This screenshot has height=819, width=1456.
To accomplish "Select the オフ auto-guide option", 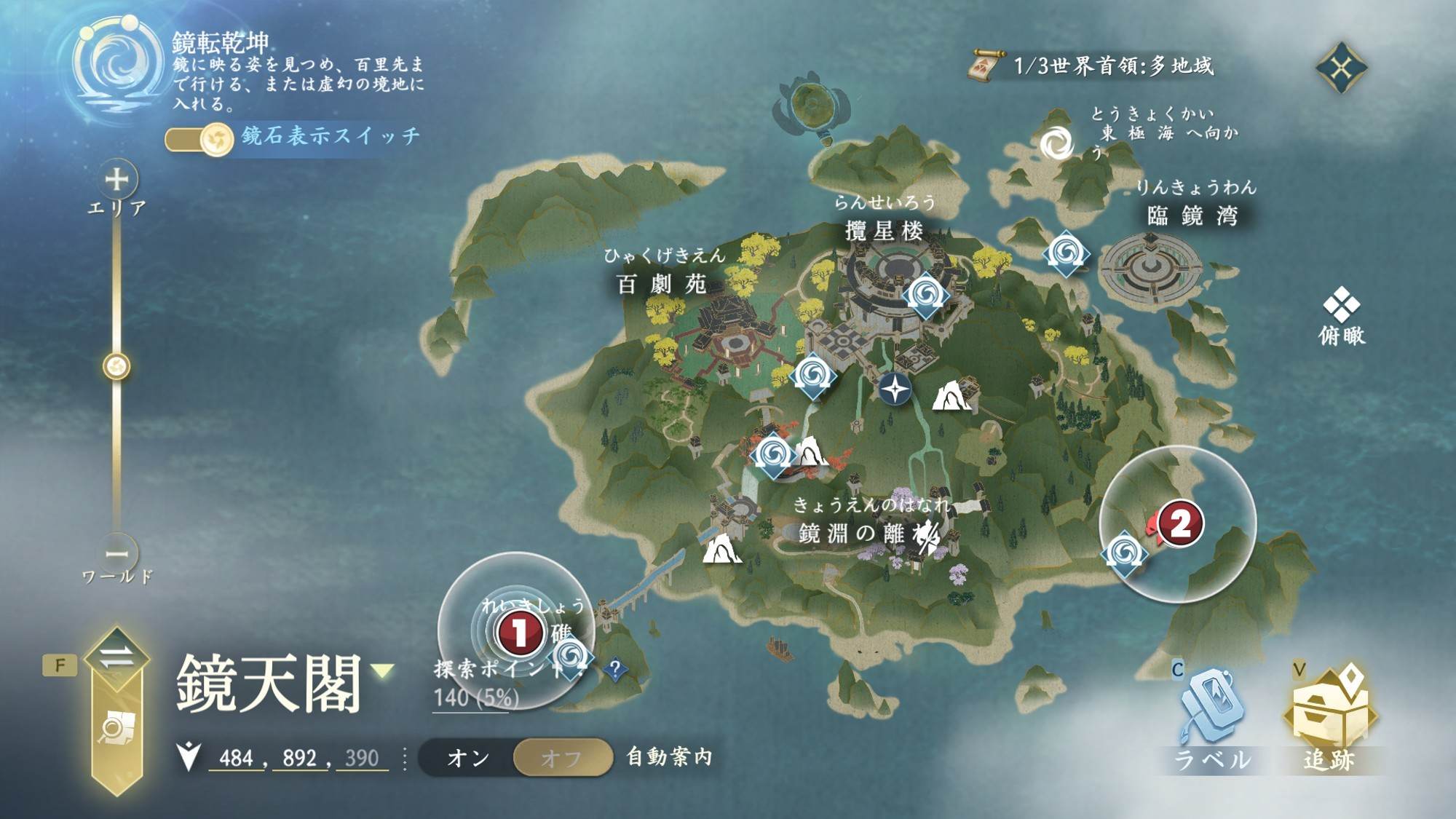I will [561, 758].
